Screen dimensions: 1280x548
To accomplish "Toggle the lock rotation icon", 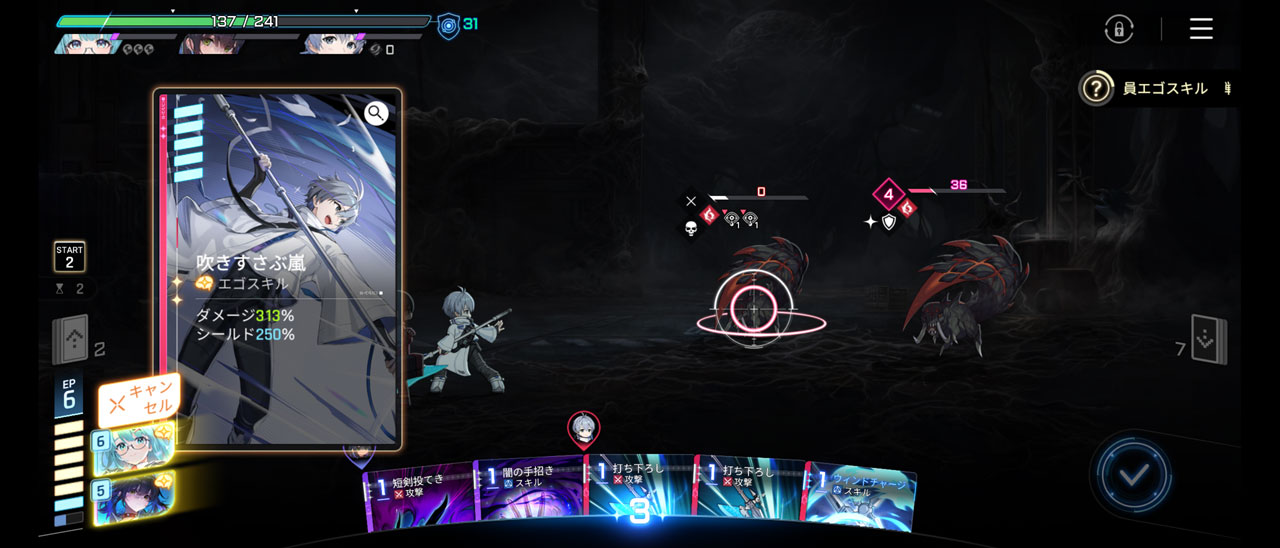I will (1118, 29).
